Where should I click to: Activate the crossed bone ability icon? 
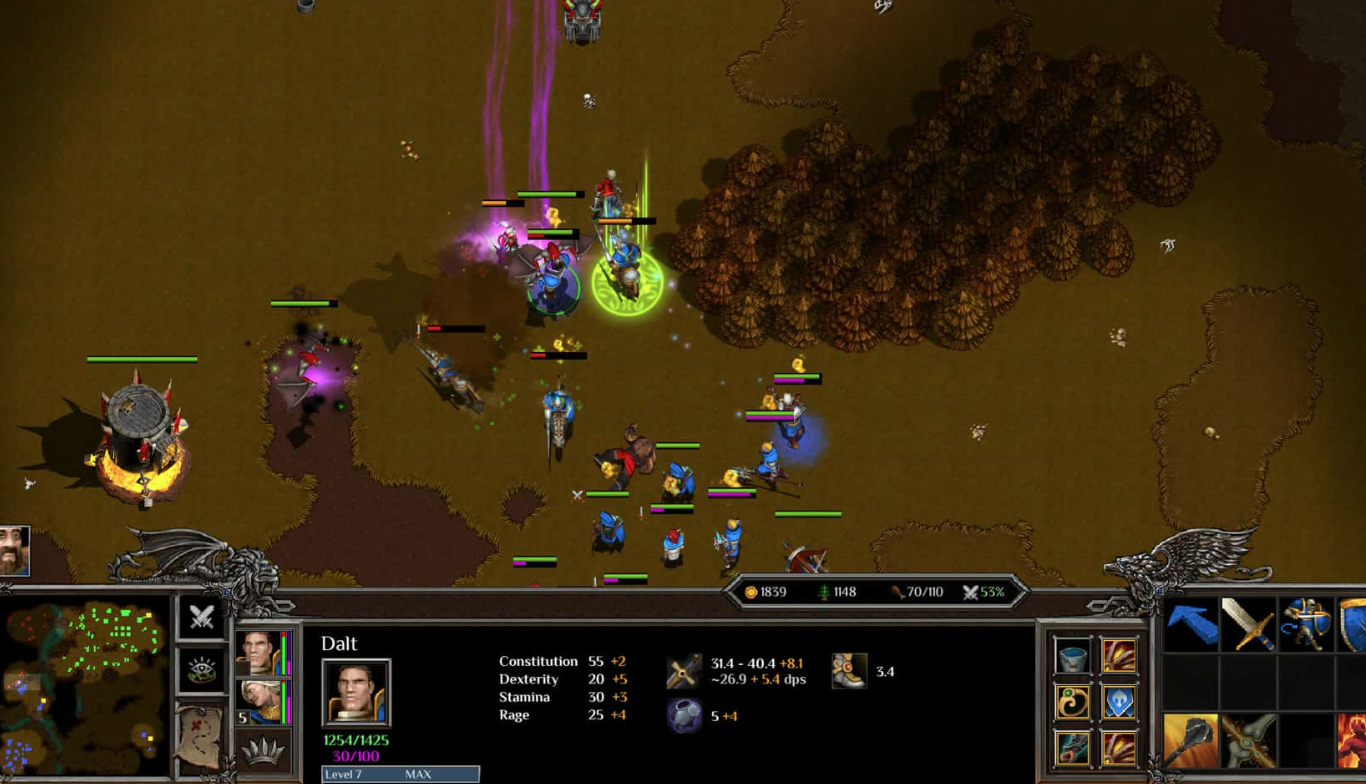tap(1248, 741)
